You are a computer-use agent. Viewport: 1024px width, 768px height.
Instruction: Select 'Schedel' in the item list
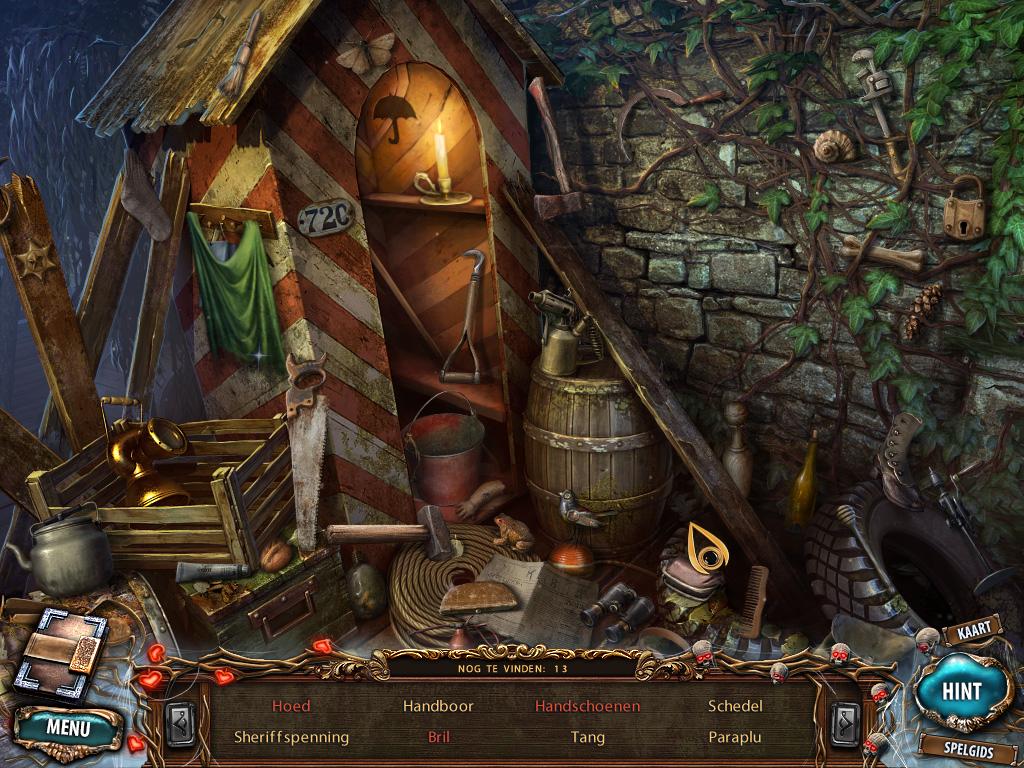tap(735, 706)
